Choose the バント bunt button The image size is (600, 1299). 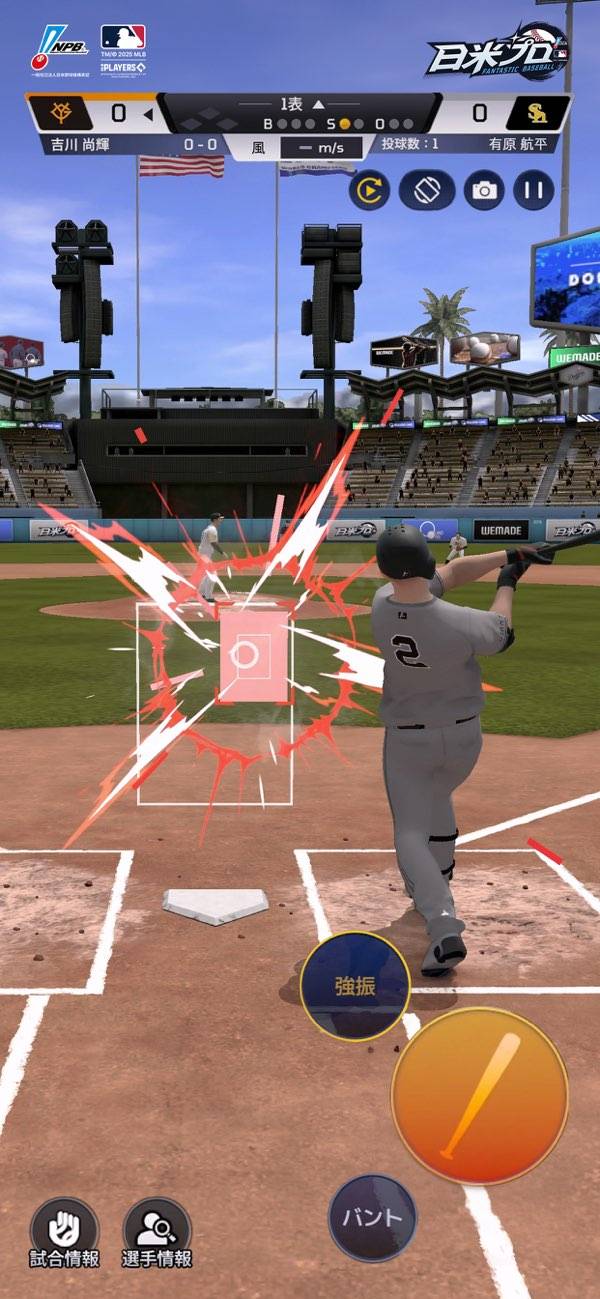coord(372,1217)
